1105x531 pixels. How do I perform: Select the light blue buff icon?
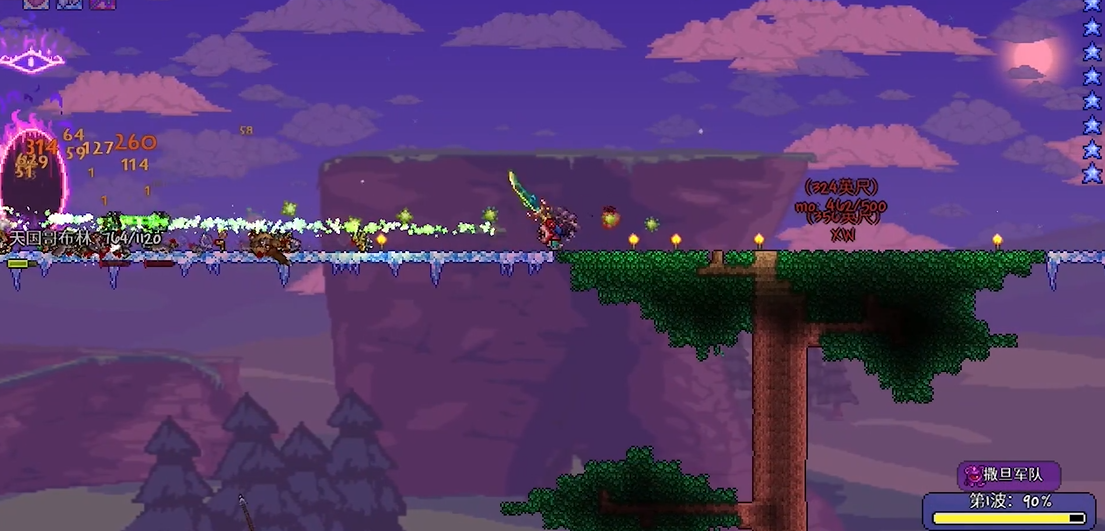pos(69,3)
